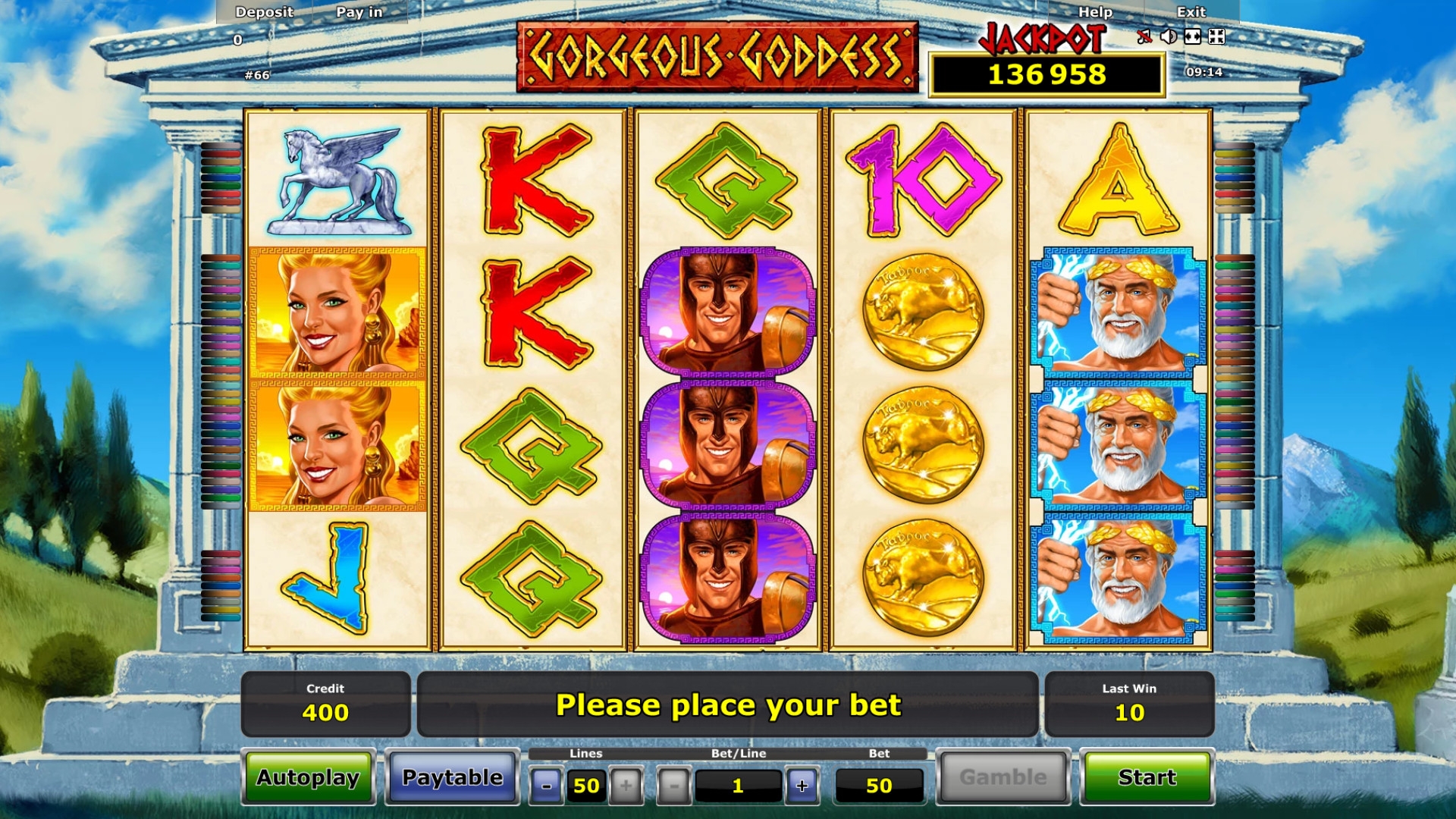Decrease the number of Lines
Viewport: 1456px width, 819px height.
click(x=546, y=786)
